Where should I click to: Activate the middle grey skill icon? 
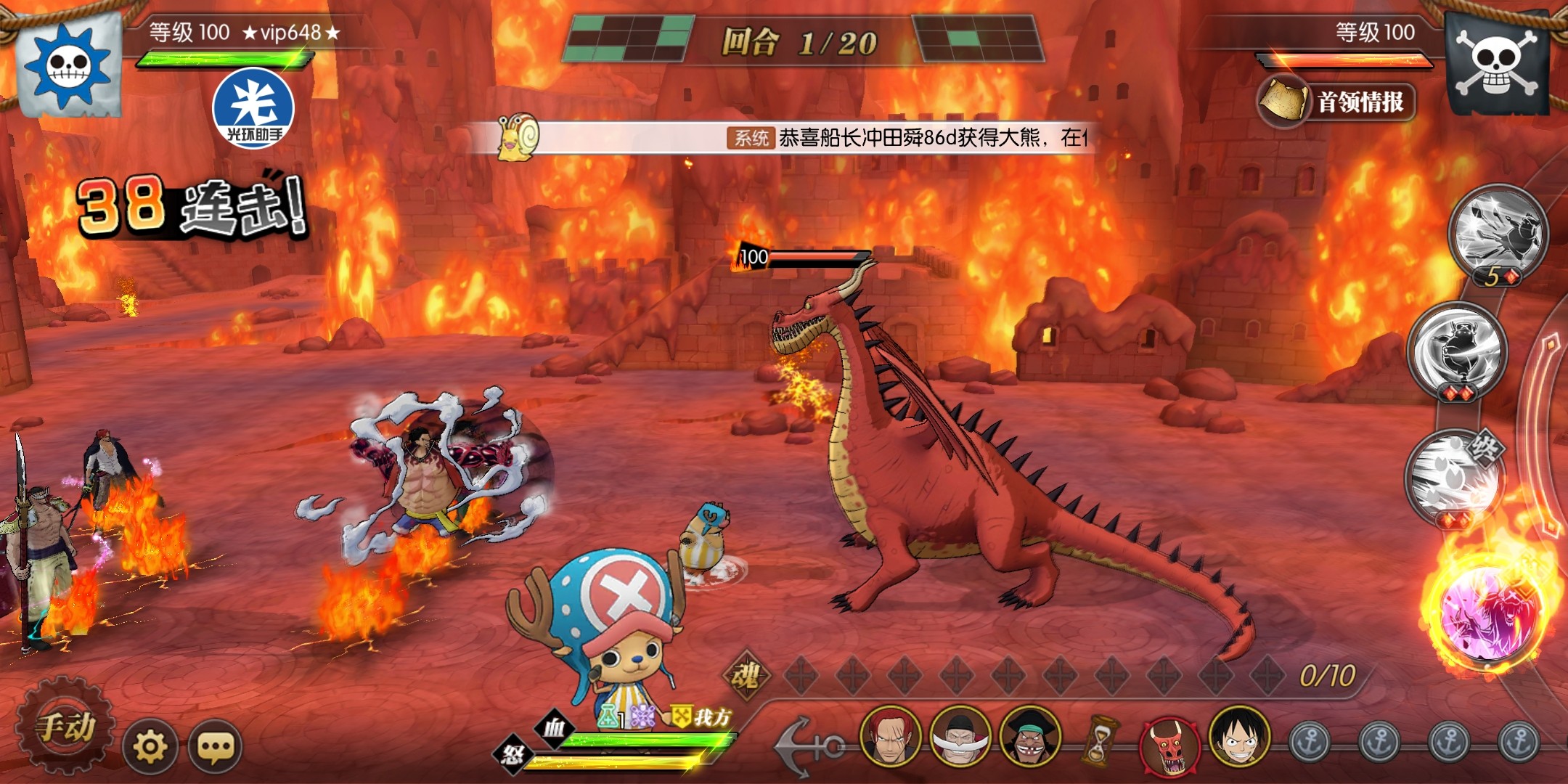(1458, 350)
